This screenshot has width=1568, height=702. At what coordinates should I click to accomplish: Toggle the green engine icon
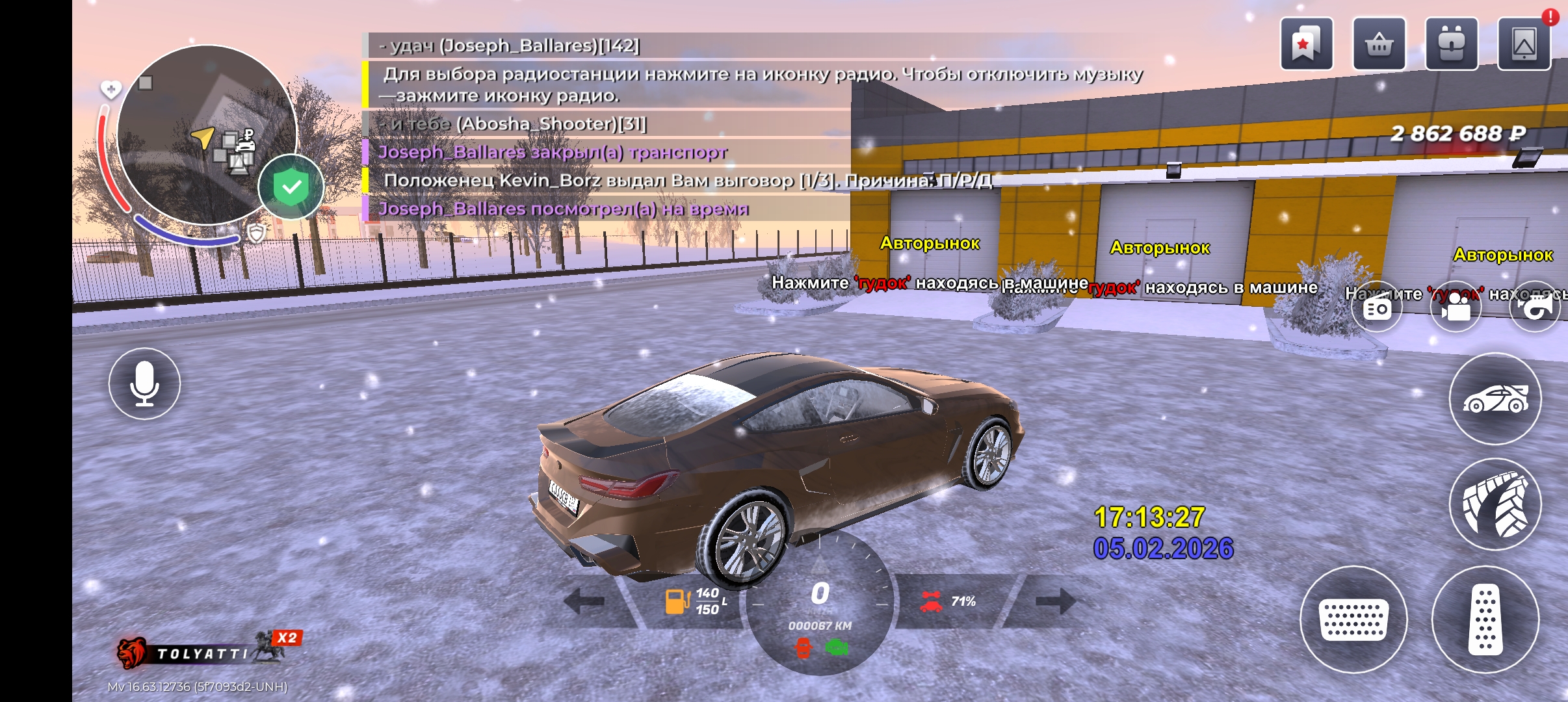(x=837, y=647)
